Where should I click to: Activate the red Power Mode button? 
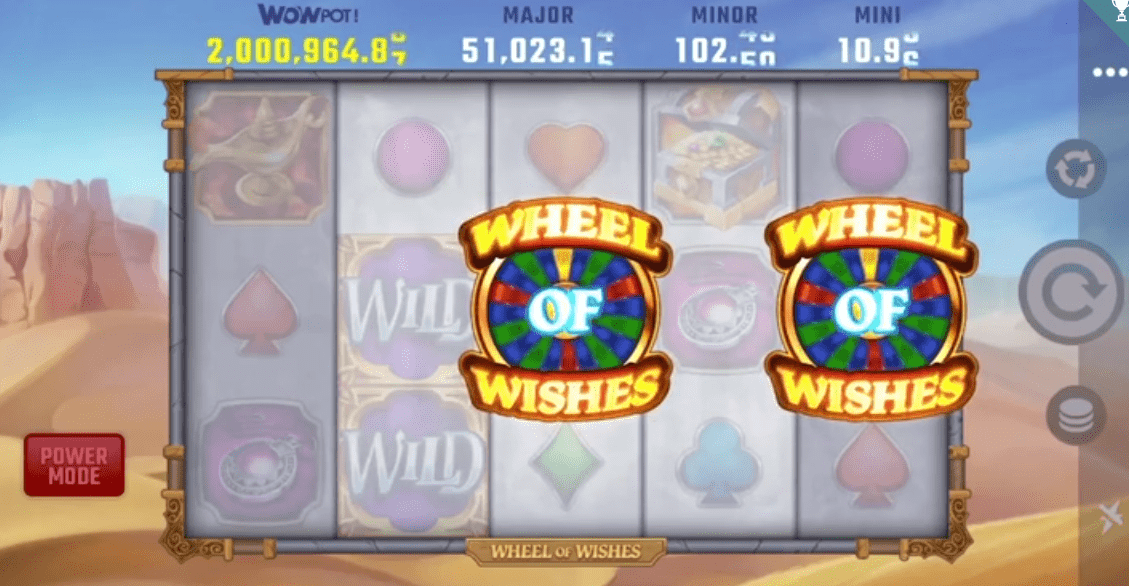point(74,465)
